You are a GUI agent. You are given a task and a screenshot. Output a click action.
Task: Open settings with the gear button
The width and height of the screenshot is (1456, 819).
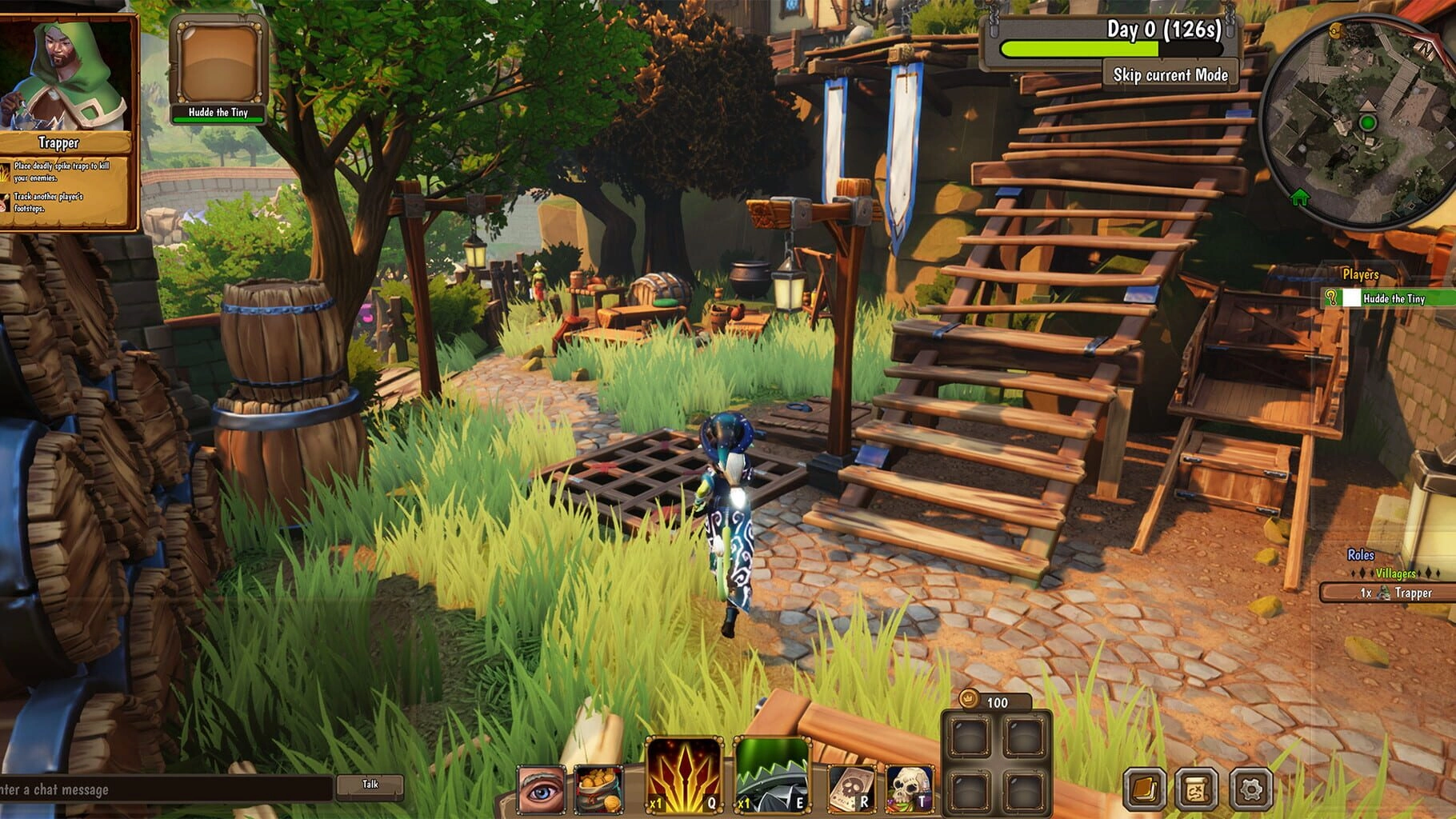point(1250,789)
